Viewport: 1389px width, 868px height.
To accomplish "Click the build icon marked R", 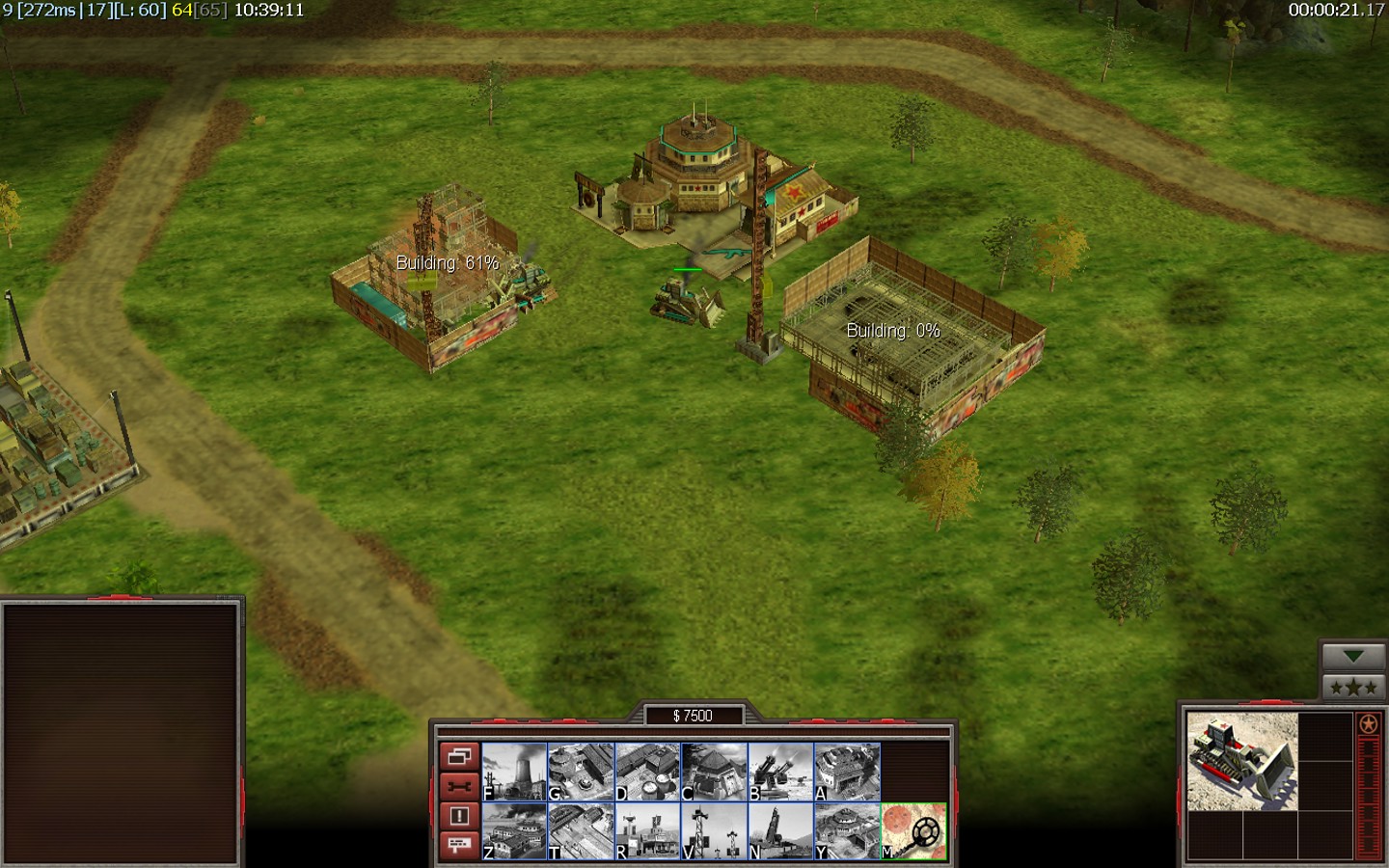I will click(x=647, y=831).
